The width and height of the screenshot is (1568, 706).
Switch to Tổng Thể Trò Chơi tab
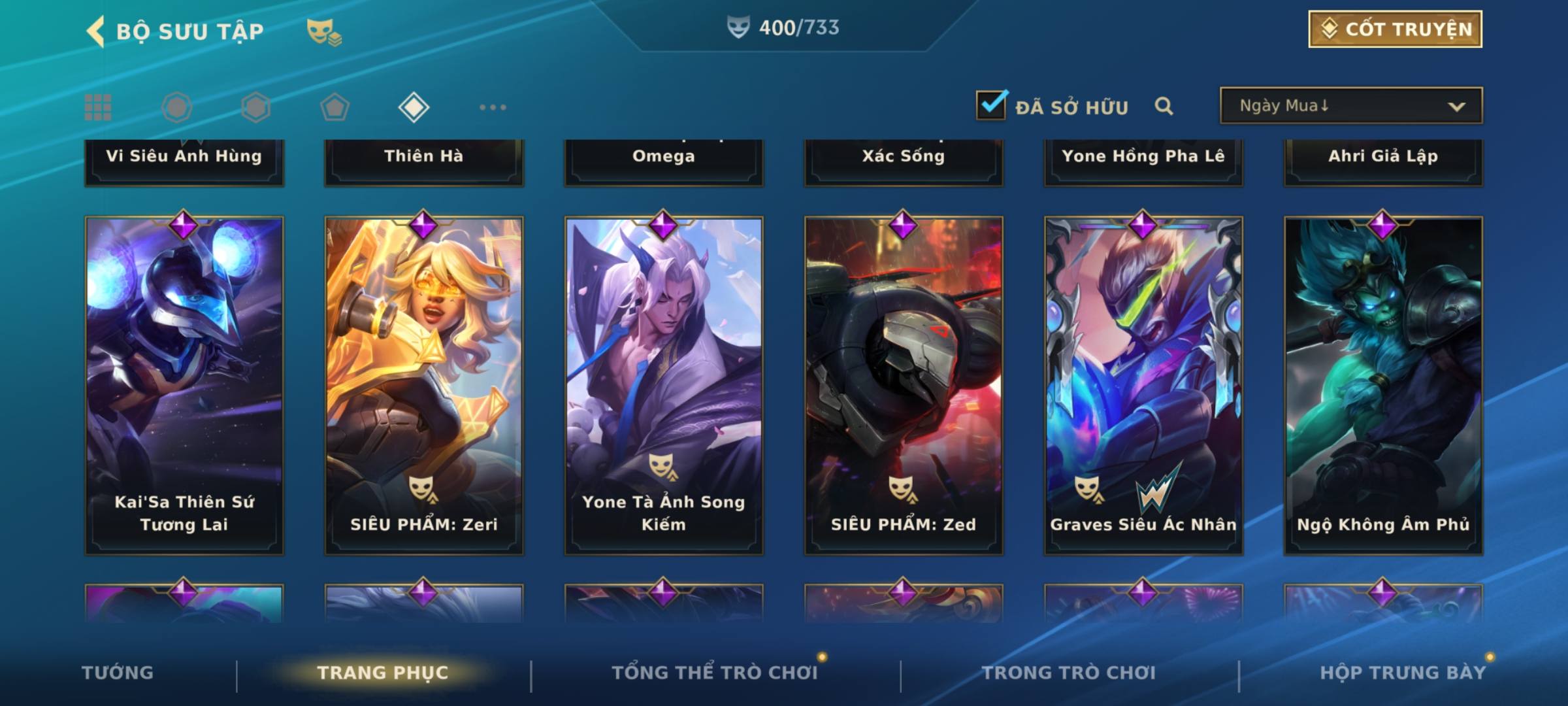coord(715,673)
